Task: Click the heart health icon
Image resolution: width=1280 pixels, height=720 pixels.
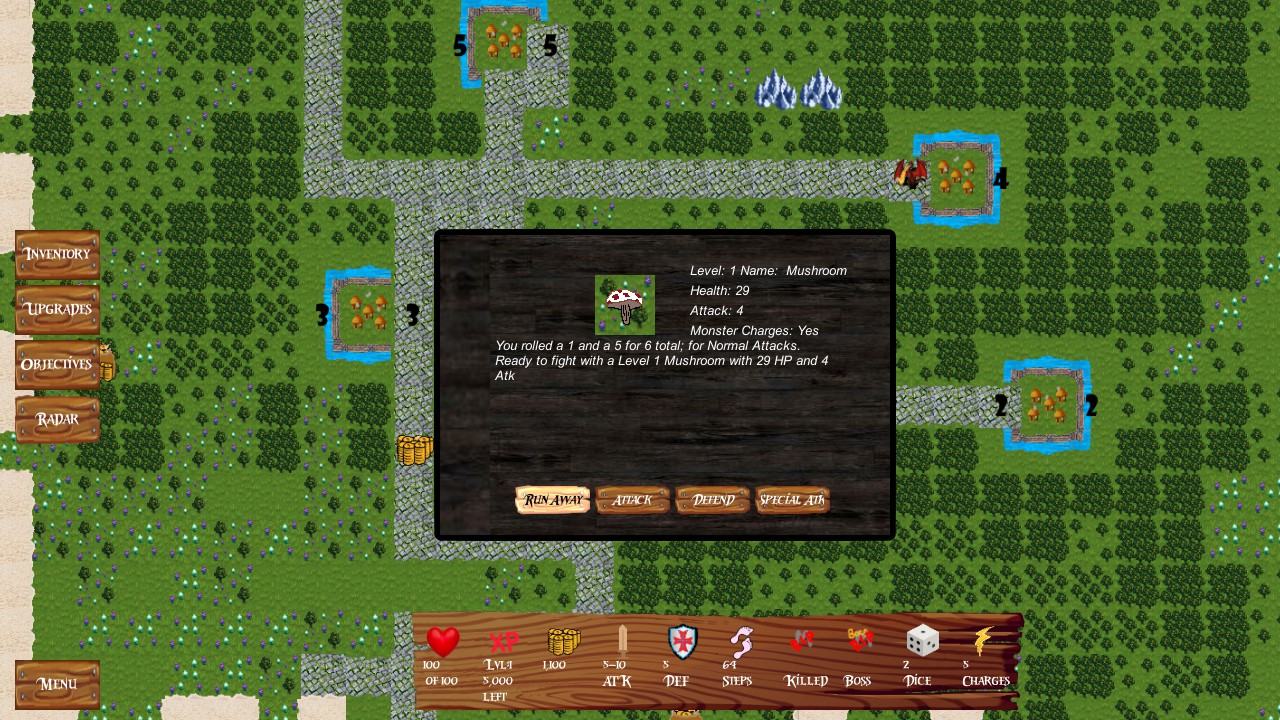Action: 442,643
